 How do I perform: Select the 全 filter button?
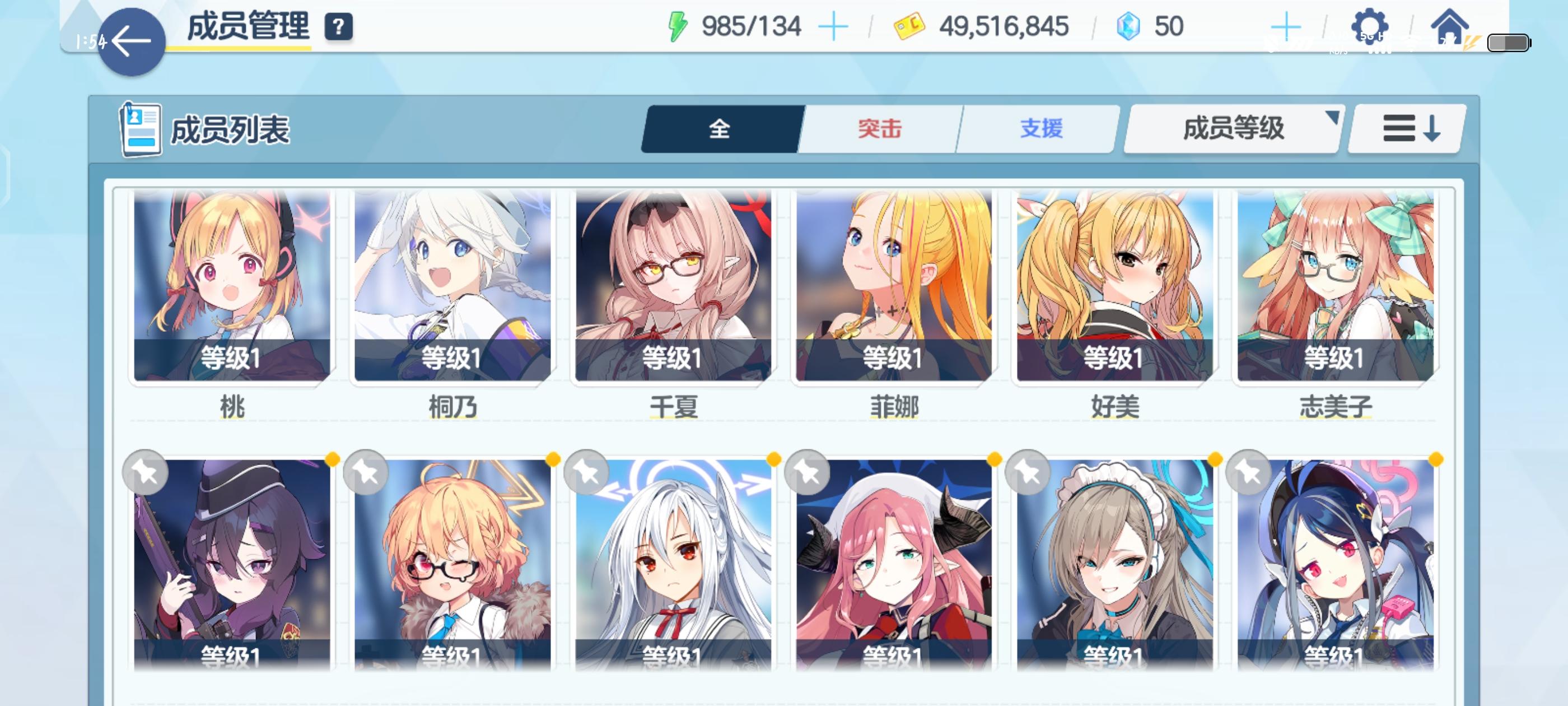tap(720, 128)
